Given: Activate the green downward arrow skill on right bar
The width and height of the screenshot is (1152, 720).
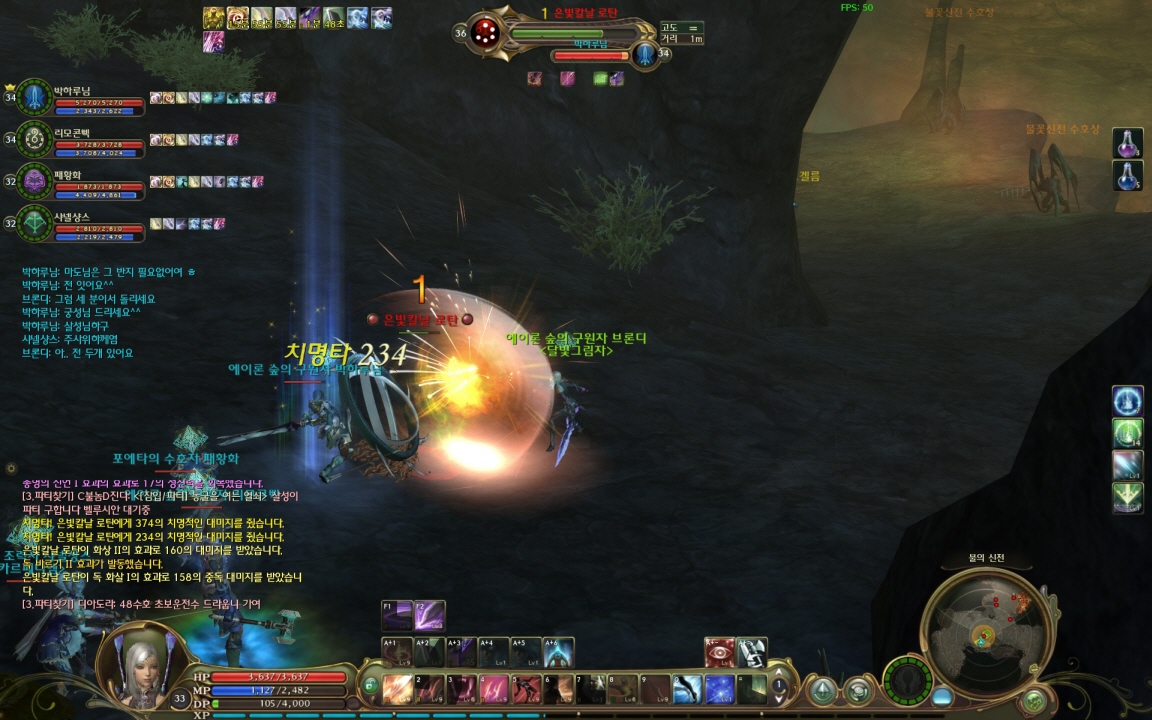Looking at the screenshot, I should [x=1127, y=497].
